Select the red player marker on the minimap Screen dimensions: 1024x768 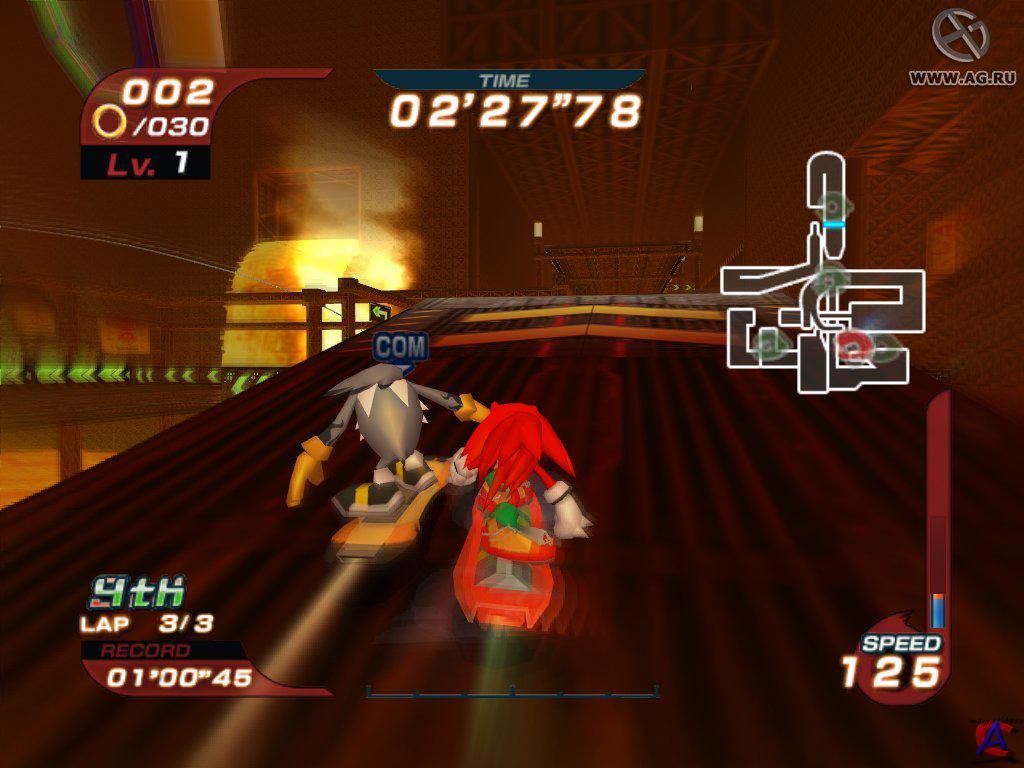point(852,347)
